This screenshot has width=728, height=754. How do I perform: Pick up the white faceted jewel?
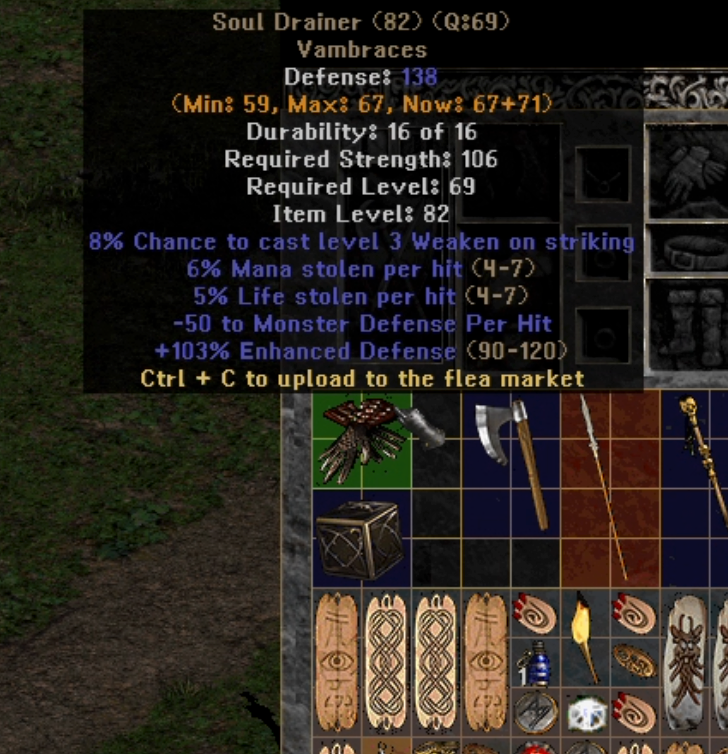point(587,713)
